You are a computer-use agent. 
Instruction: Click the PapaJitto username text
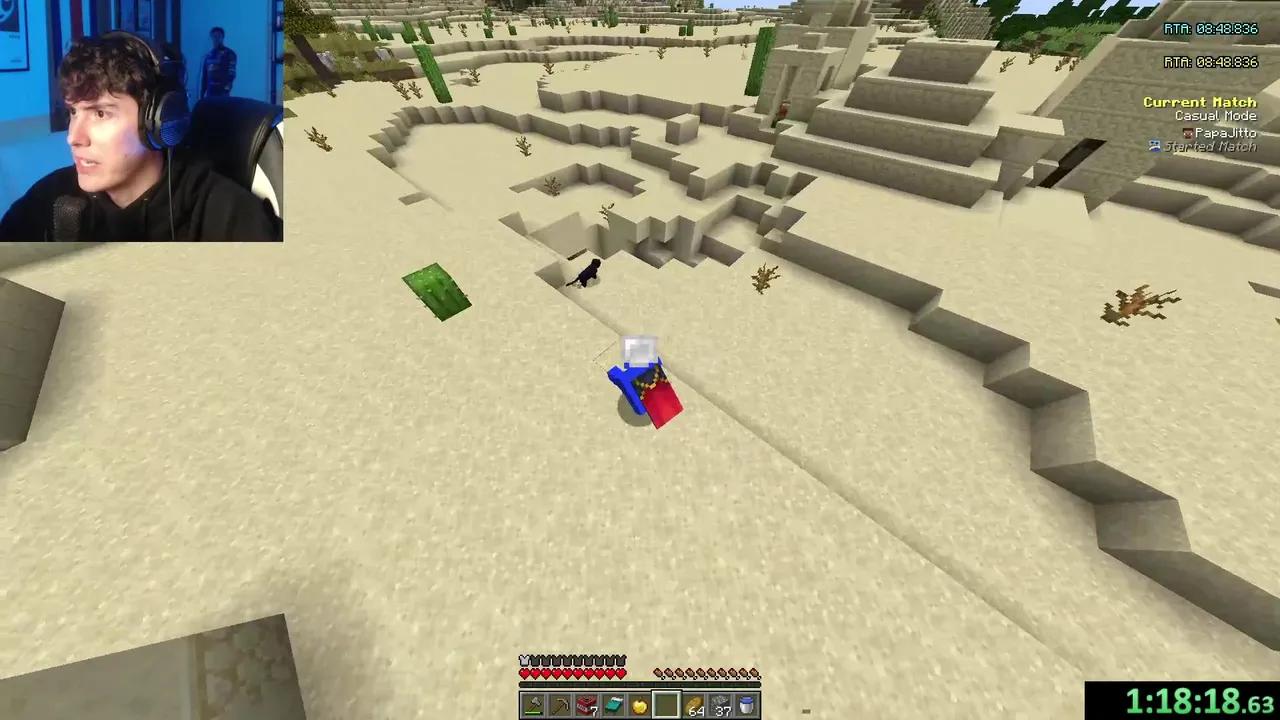point(1225,132)
